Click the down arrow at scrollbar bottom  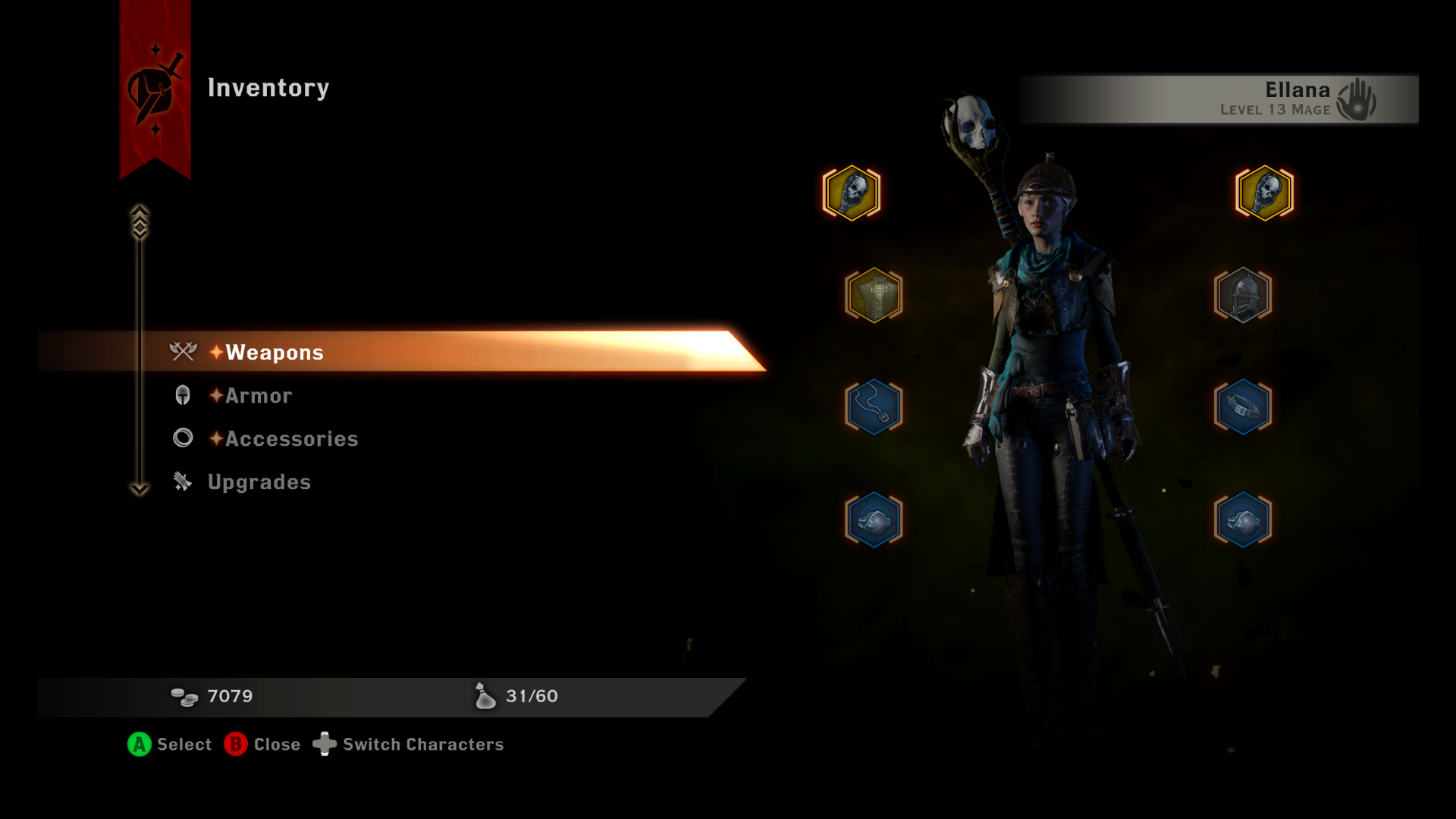click(139, 489)
